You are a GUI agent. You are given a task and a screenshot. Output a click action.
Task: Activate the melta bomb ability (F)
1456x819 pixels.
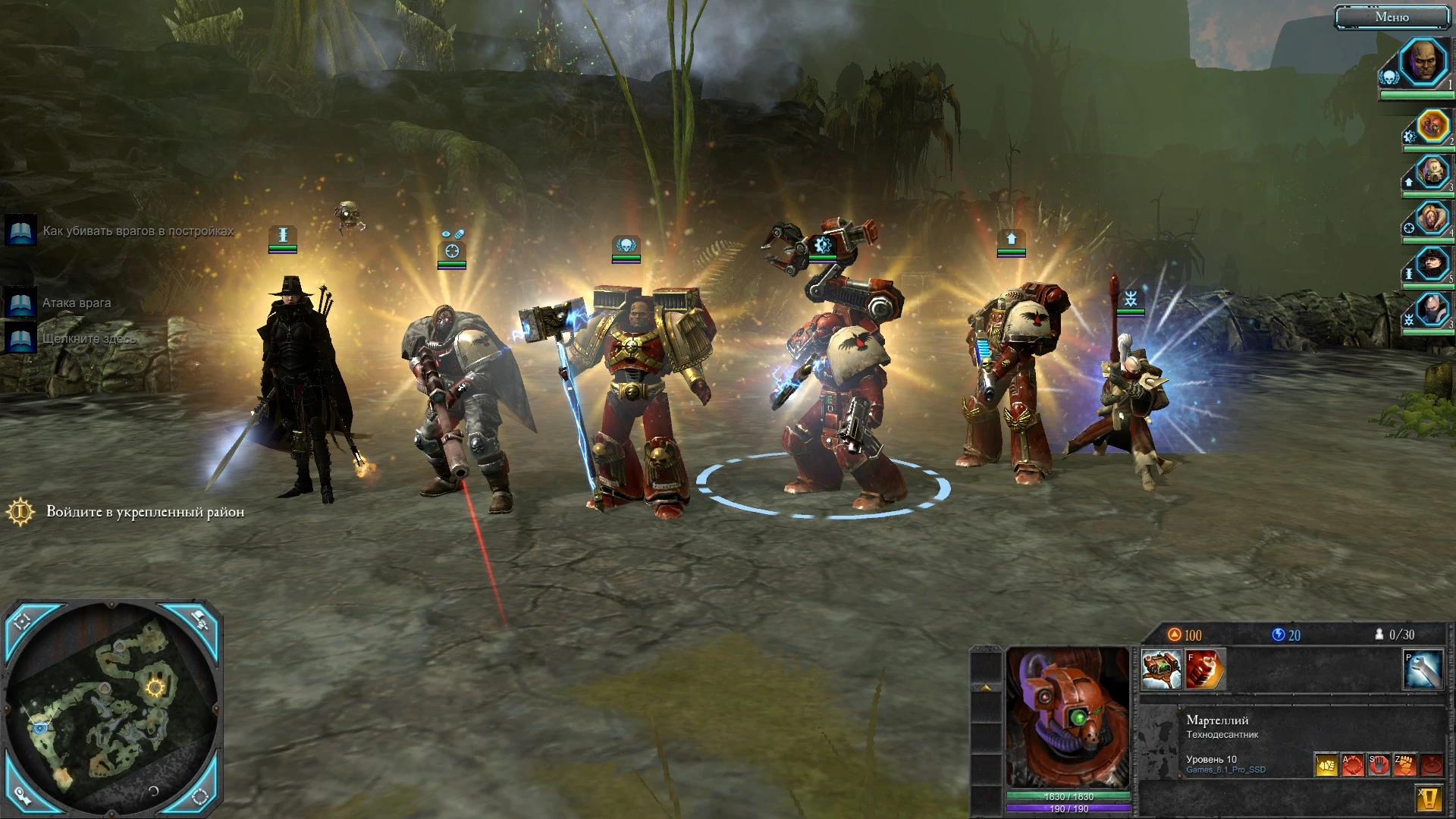[x=1203, y=669]
